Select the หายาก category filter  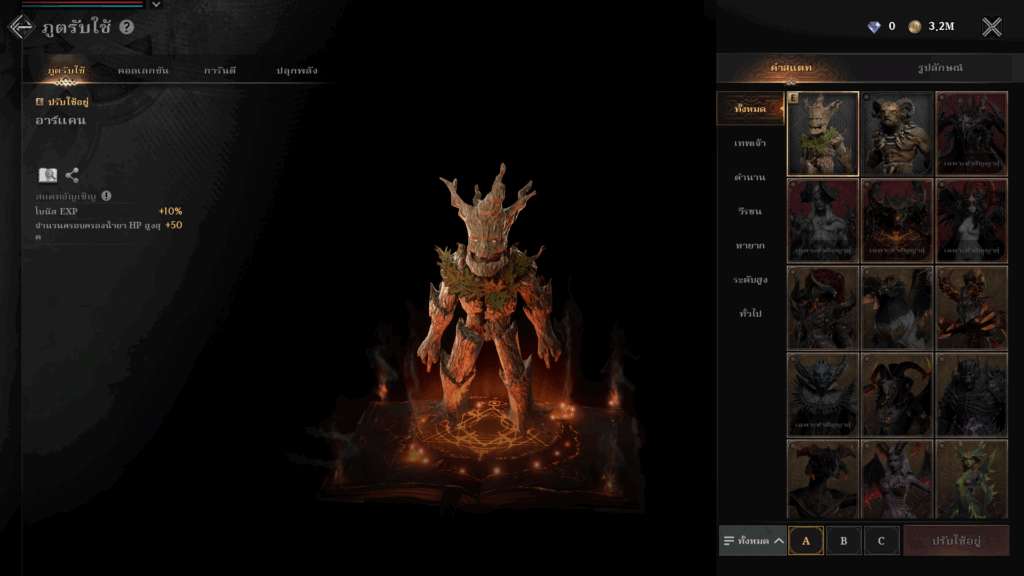pyautogui.click(x=749, y=245)
